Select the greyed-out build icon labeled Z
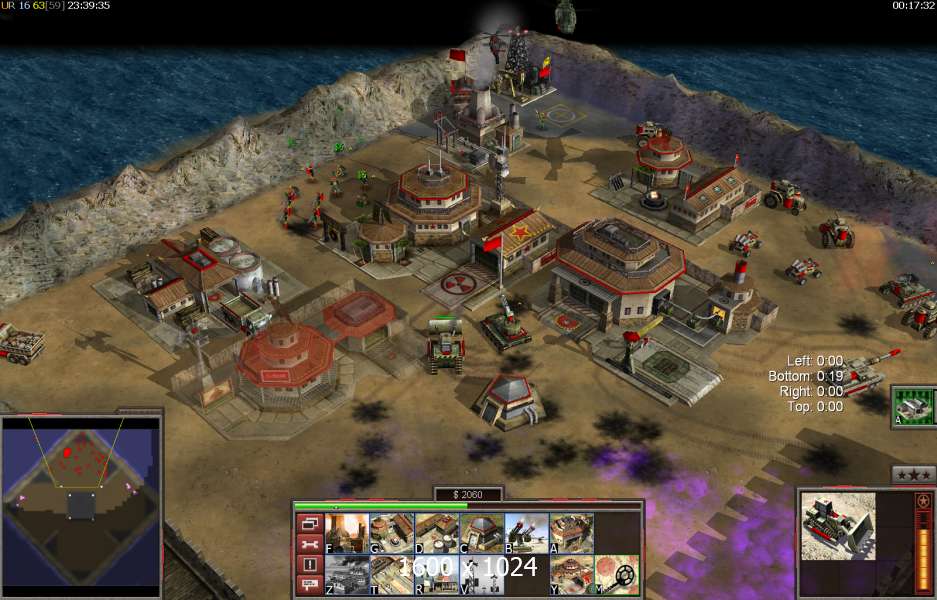937x600 pixels. pos(346,575)
